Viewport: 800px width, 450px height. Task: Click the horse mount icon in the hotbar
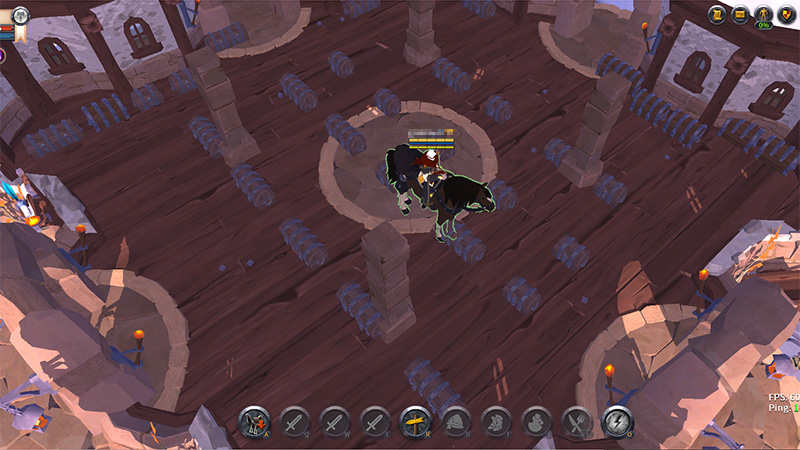pyautogui.click(x=254, y=422)
